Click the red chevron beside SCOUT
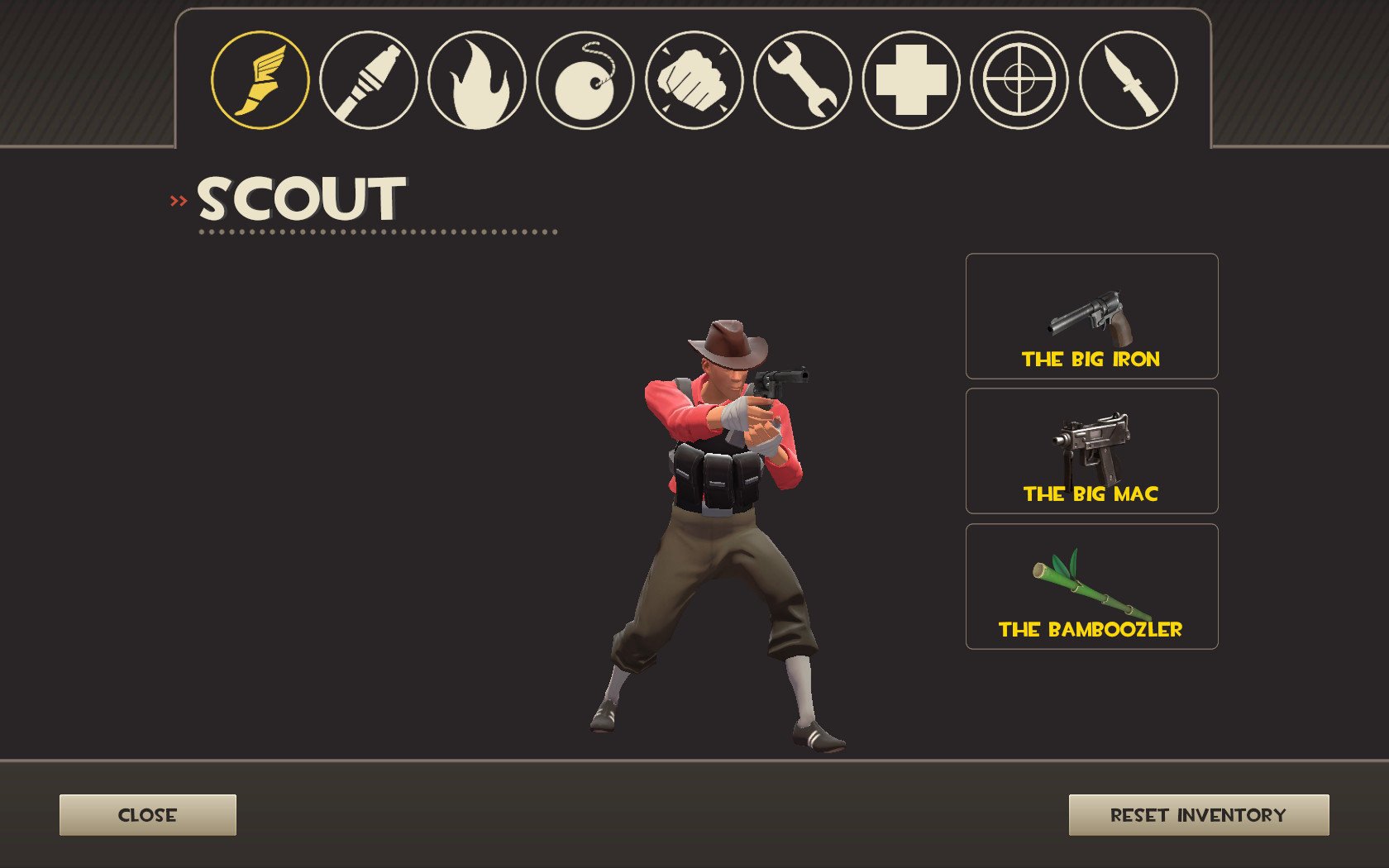The height and width of the screenshot is (868, 1389). pyautogui.click(x=176, y=198)
